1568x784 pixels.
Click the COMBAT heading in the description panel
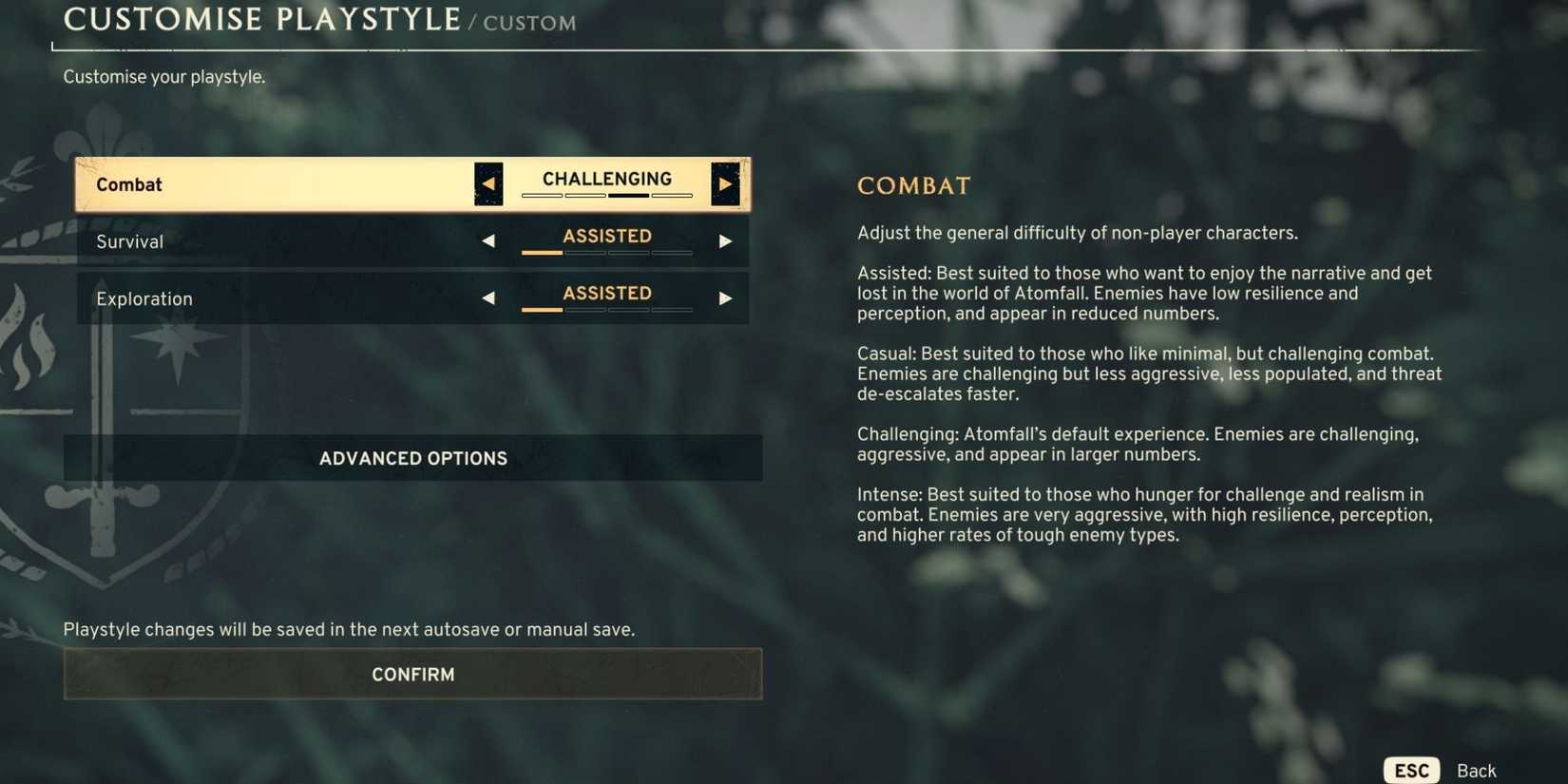[x=914, y=185]
